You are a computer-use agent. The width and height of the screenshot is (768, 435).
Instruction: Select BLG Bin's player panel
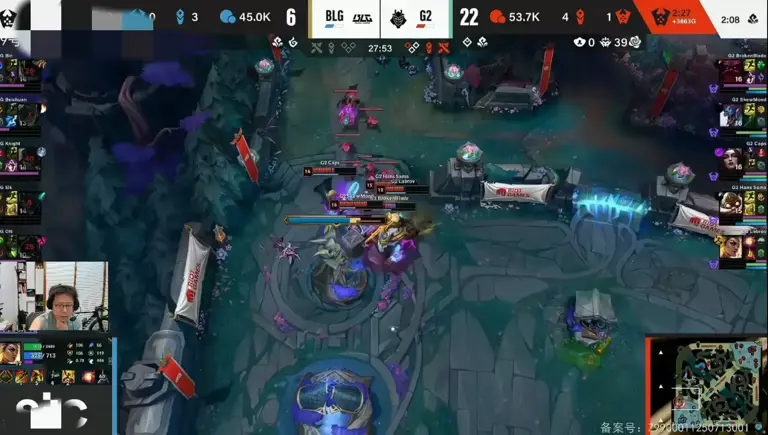point(22,70)
